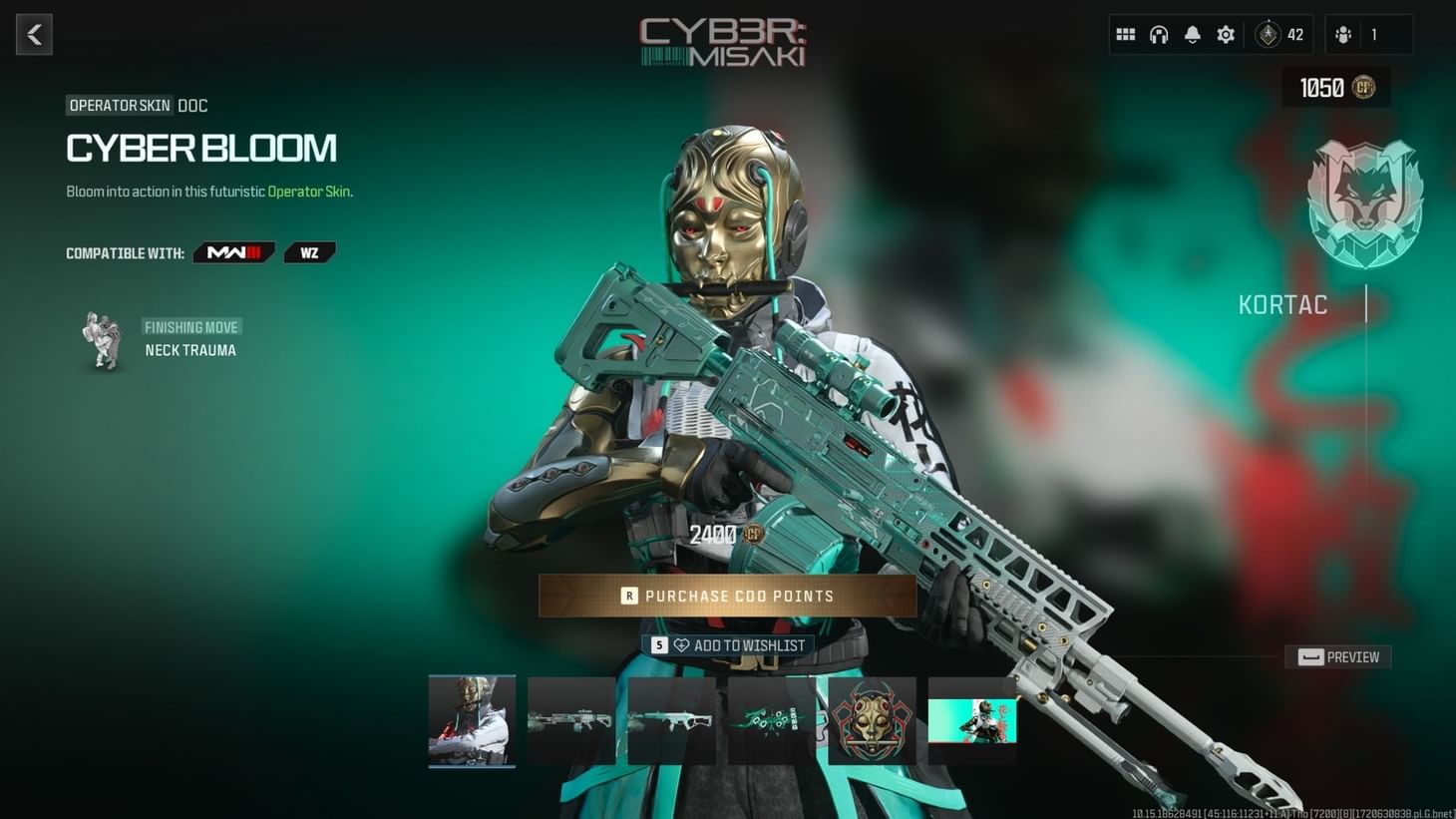Select the last loading screen thumbnail

(x=971, y=720)
